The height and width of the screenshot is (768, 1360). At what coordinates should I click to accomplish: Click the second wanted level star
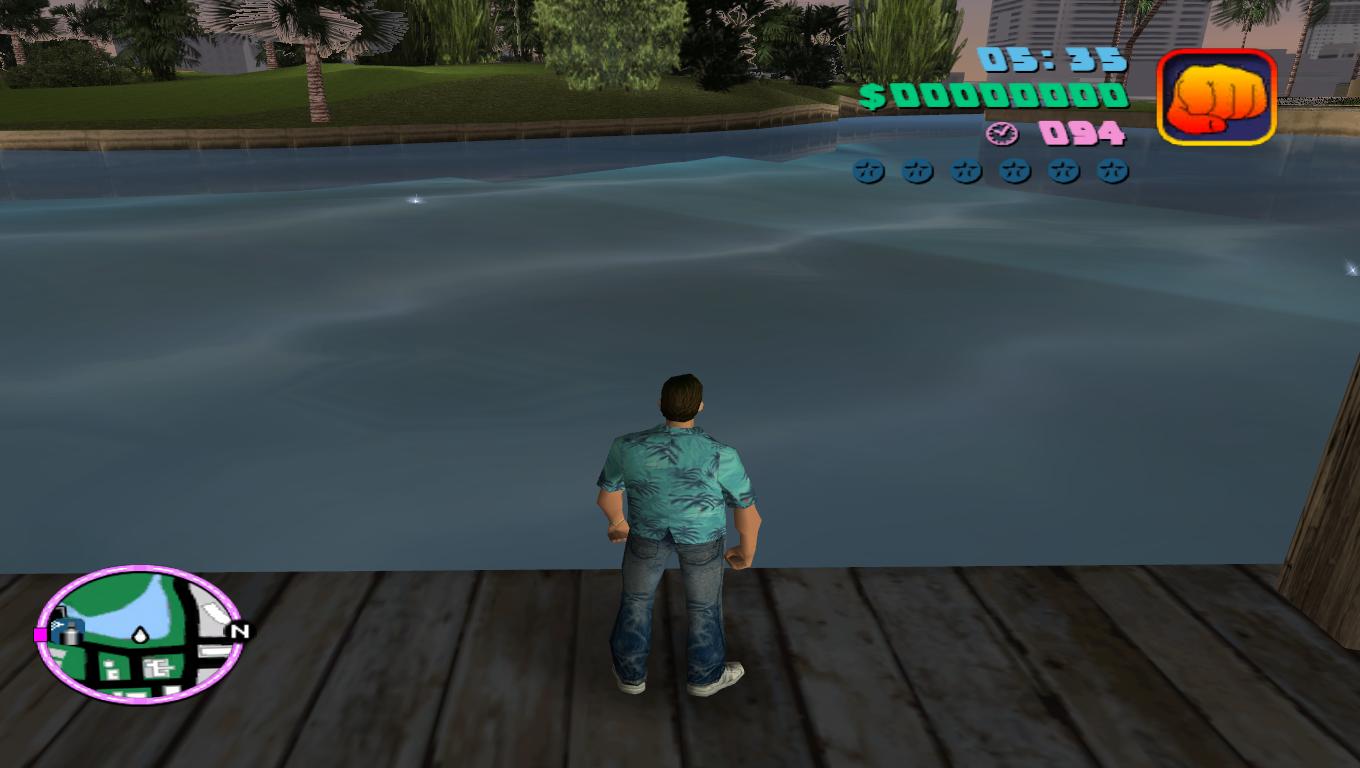pyautogui.click(x=916, y=170)
